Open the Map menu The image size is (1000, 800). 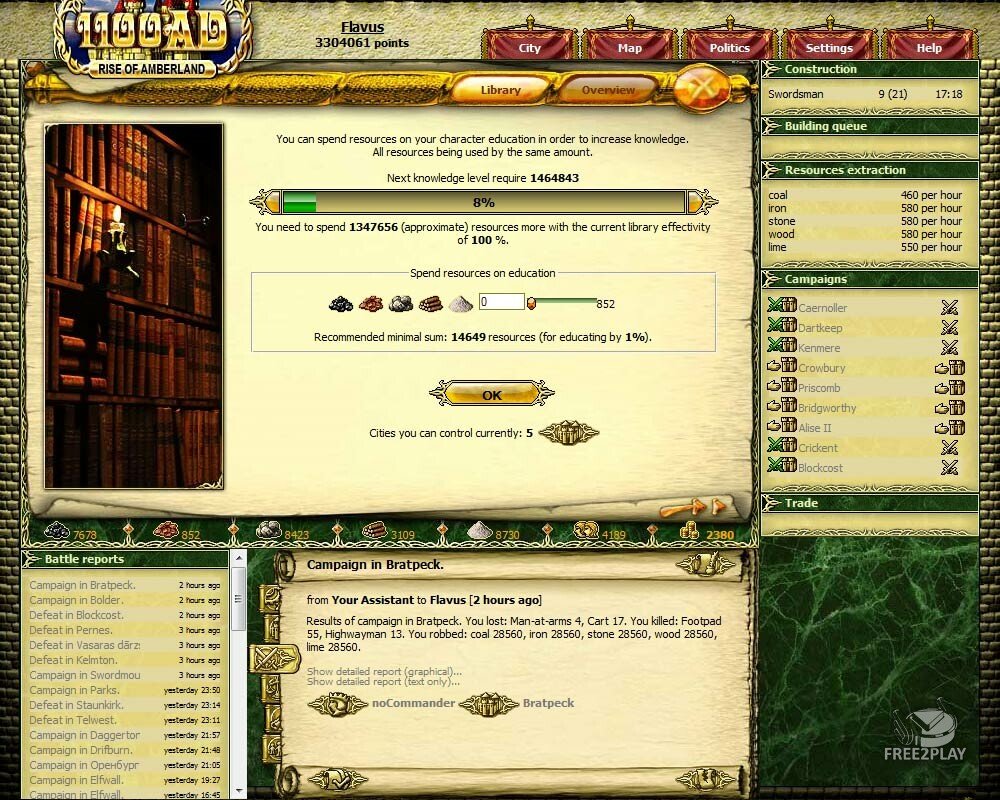(630, 47)
